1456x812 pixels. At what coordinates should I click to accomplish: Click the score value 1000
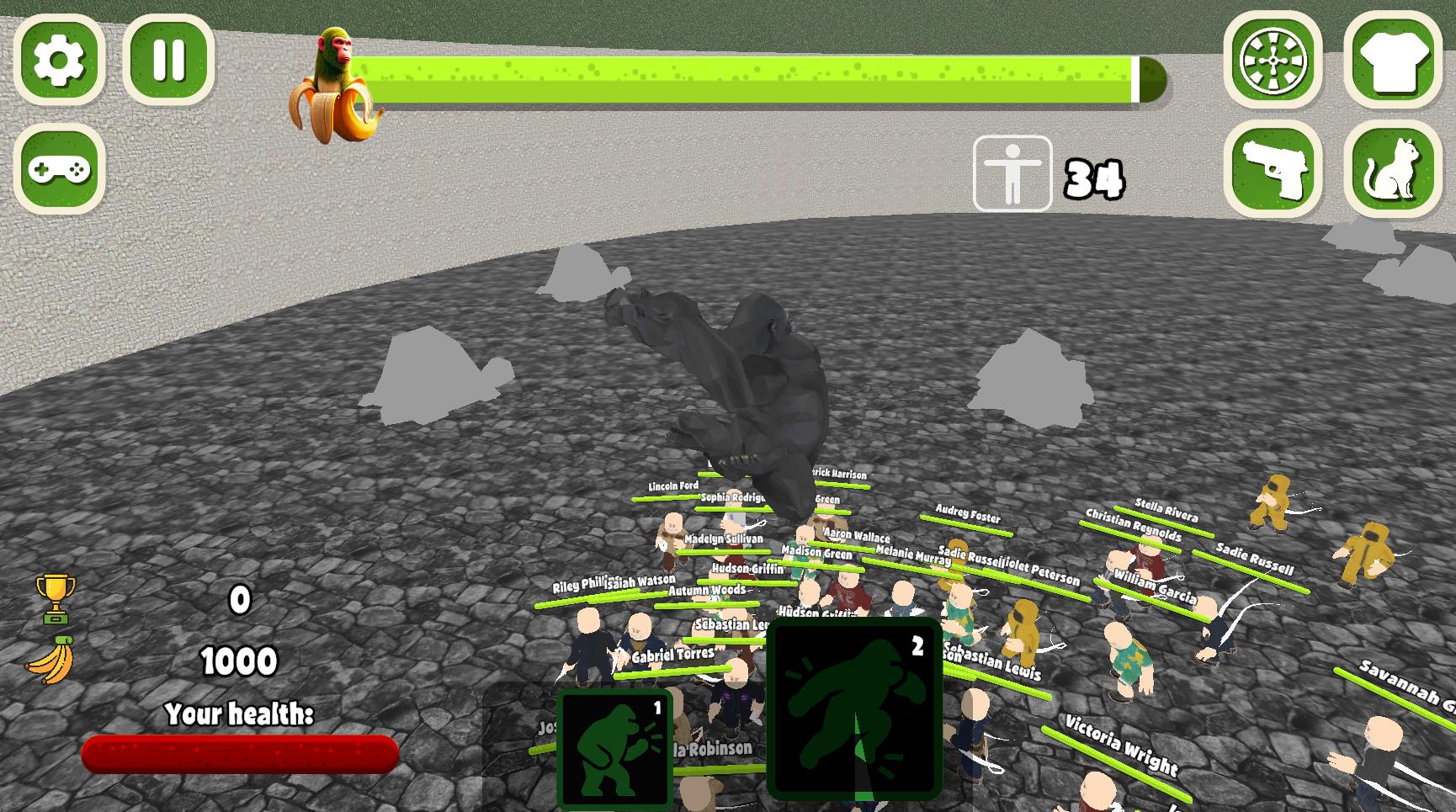pos(238,662)
